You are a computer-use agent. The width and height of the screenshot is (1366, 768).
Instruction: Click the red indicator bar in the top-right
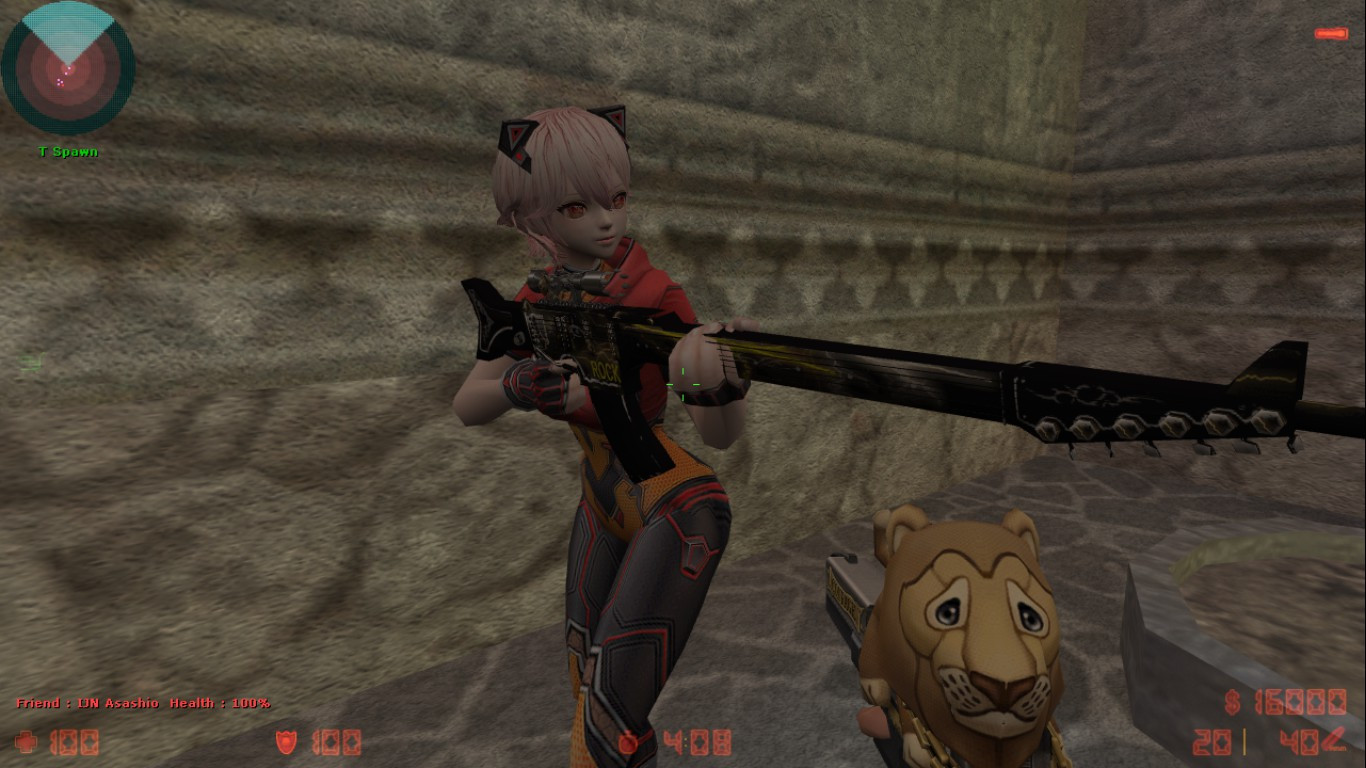(x=1333, y=32)
